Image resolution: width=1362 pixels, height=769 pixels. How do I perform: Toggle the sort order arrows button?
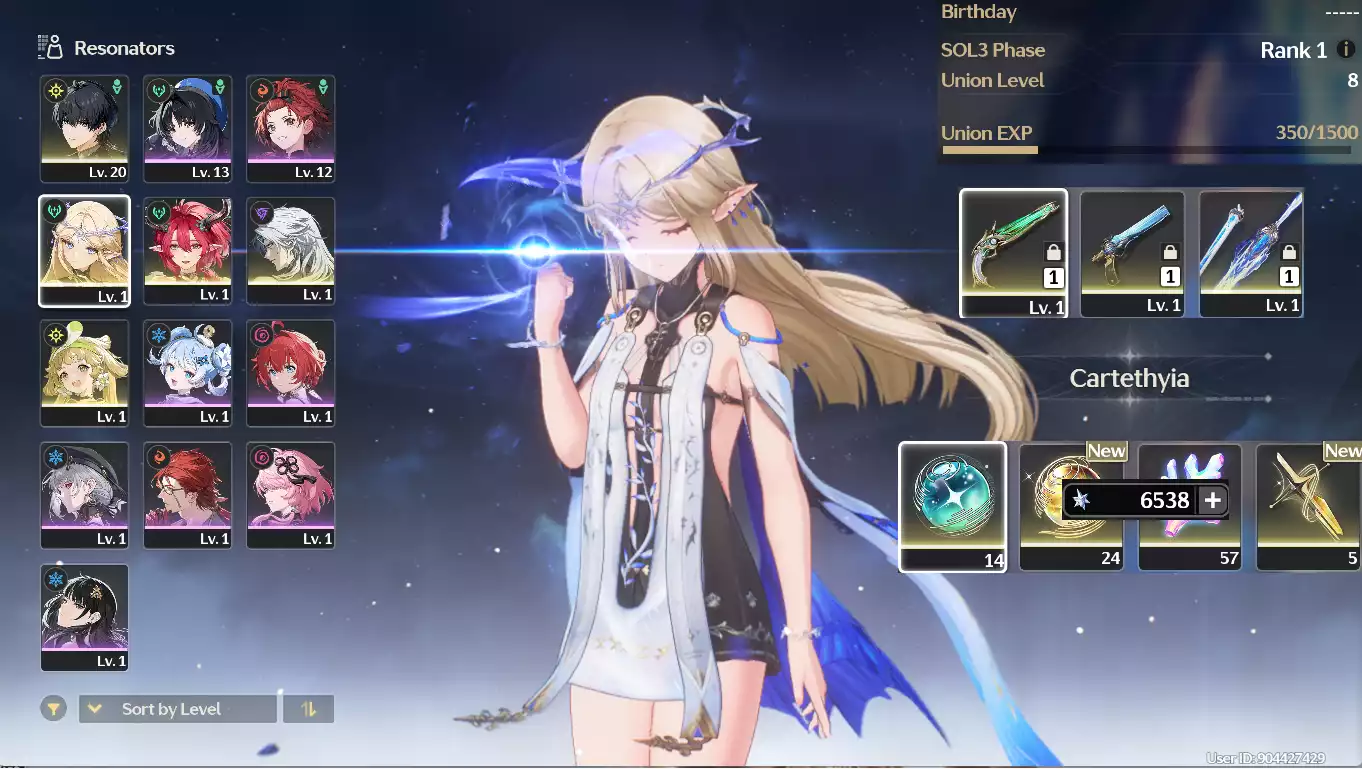[x=308, y=709]
